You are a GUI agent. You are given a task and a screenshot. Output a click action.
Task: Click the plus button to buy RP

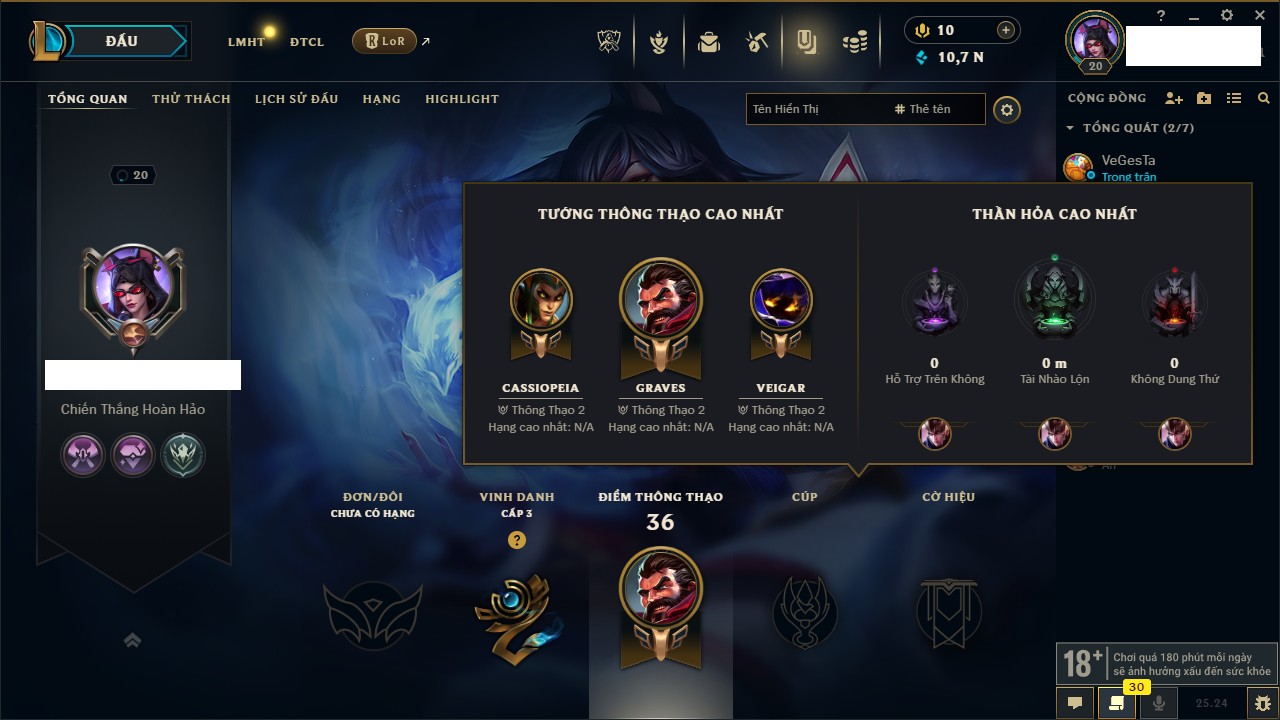pos(1006,30)
